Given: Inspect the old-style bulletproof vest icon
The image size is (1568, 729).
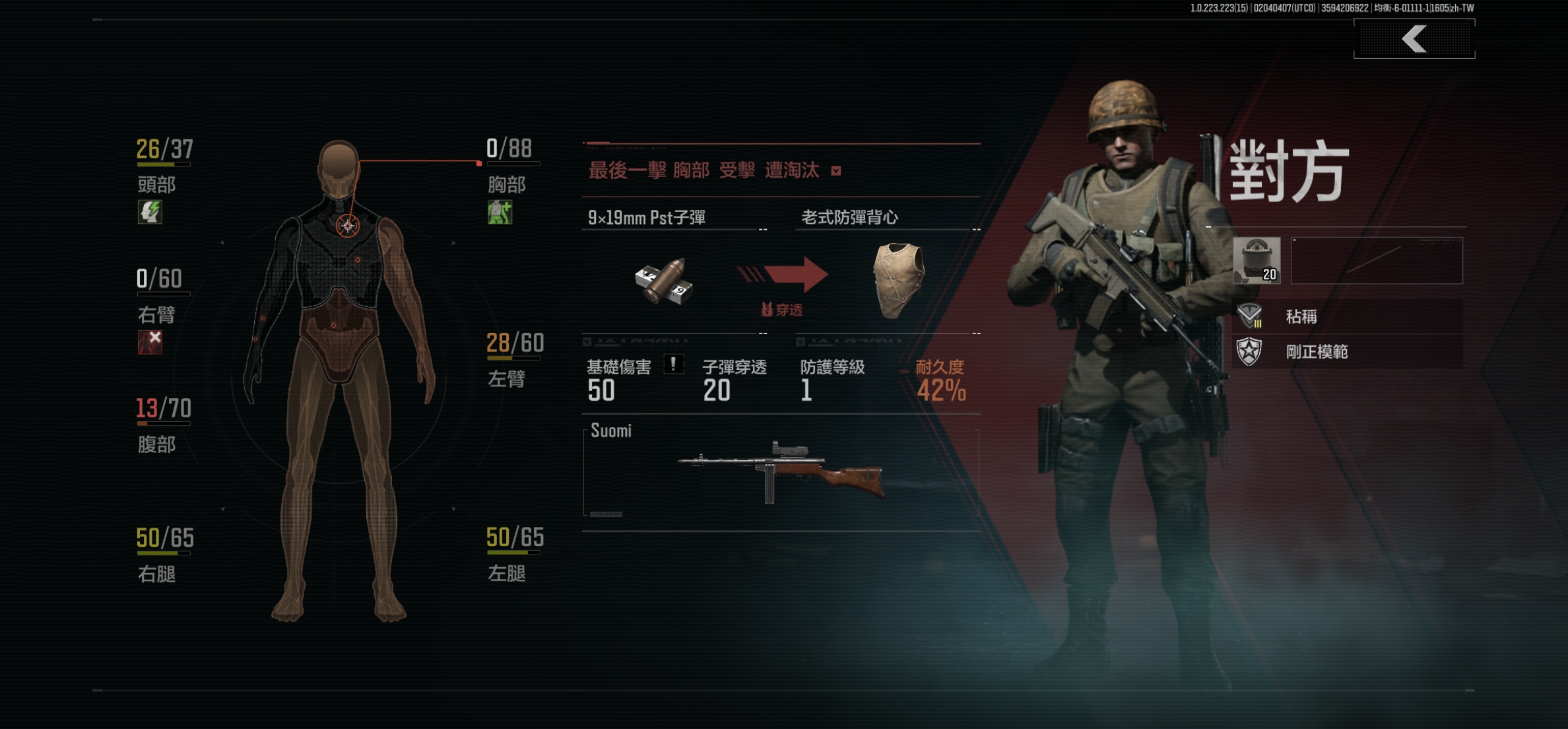Looking at the screenshot, I should (x=898, y=280).
